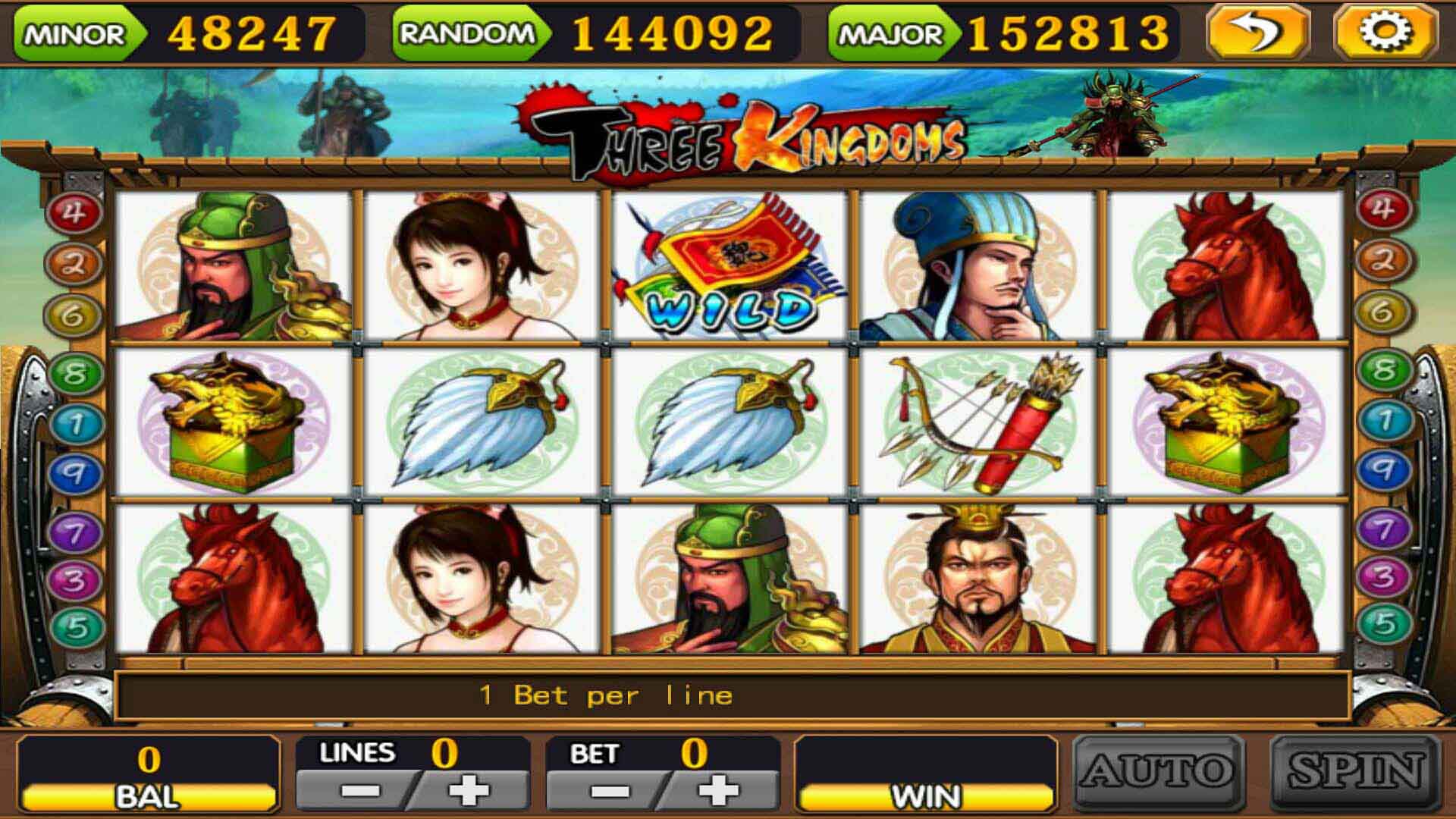Select the WILD flag symbol on the reels
Screen dimensions: 1456x819
(728, 269)
